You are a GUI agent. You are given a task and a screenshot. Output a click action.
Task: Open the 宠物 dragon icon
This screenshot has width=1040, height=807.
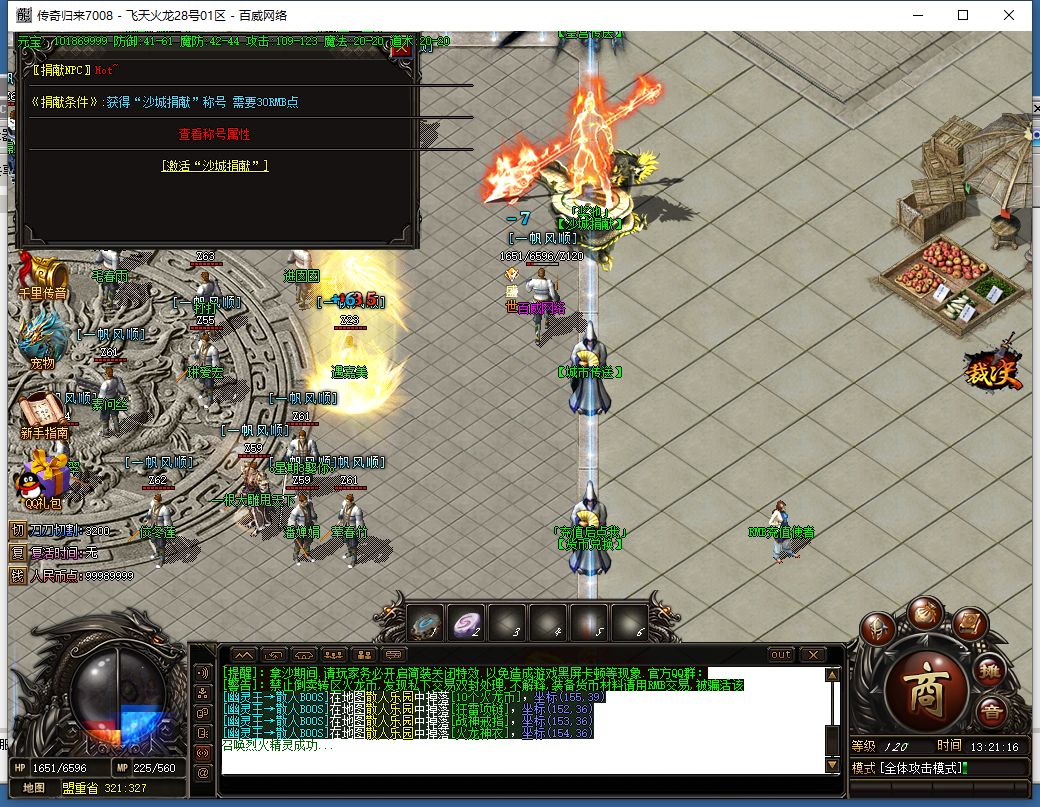pos(42,340)
